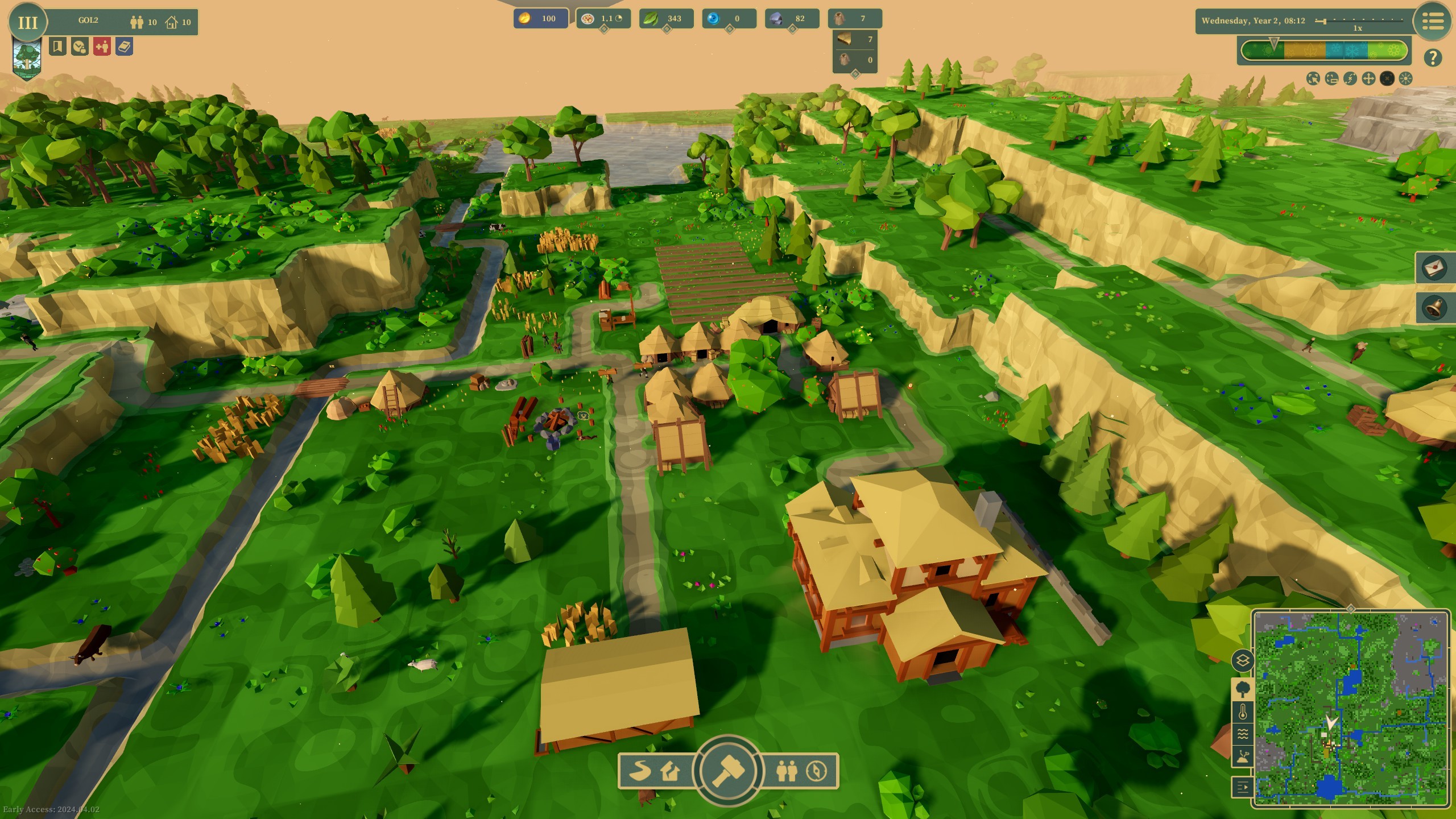
Task: Toggle the minimap layers button
Action: pyautogui.click(x=1243, y=661)
